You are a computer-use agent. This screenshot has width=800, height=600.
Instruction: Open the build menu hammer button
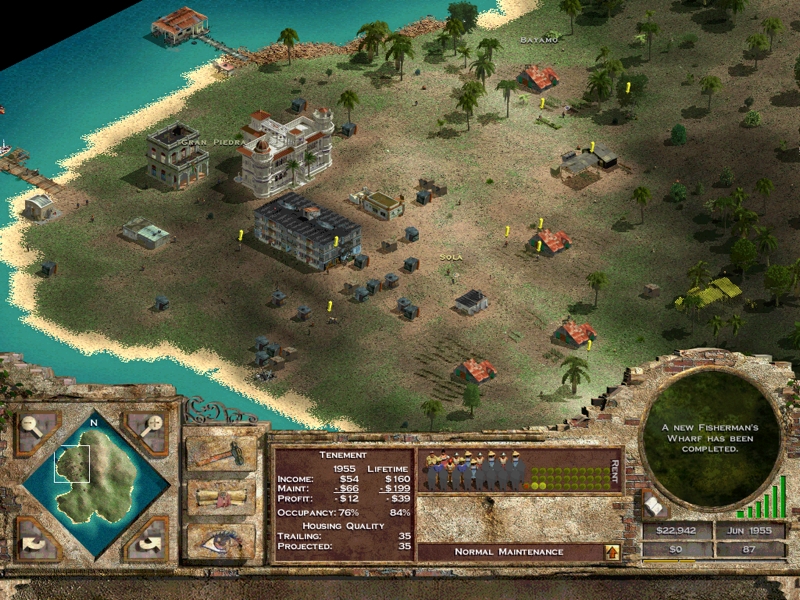(221, 453)
